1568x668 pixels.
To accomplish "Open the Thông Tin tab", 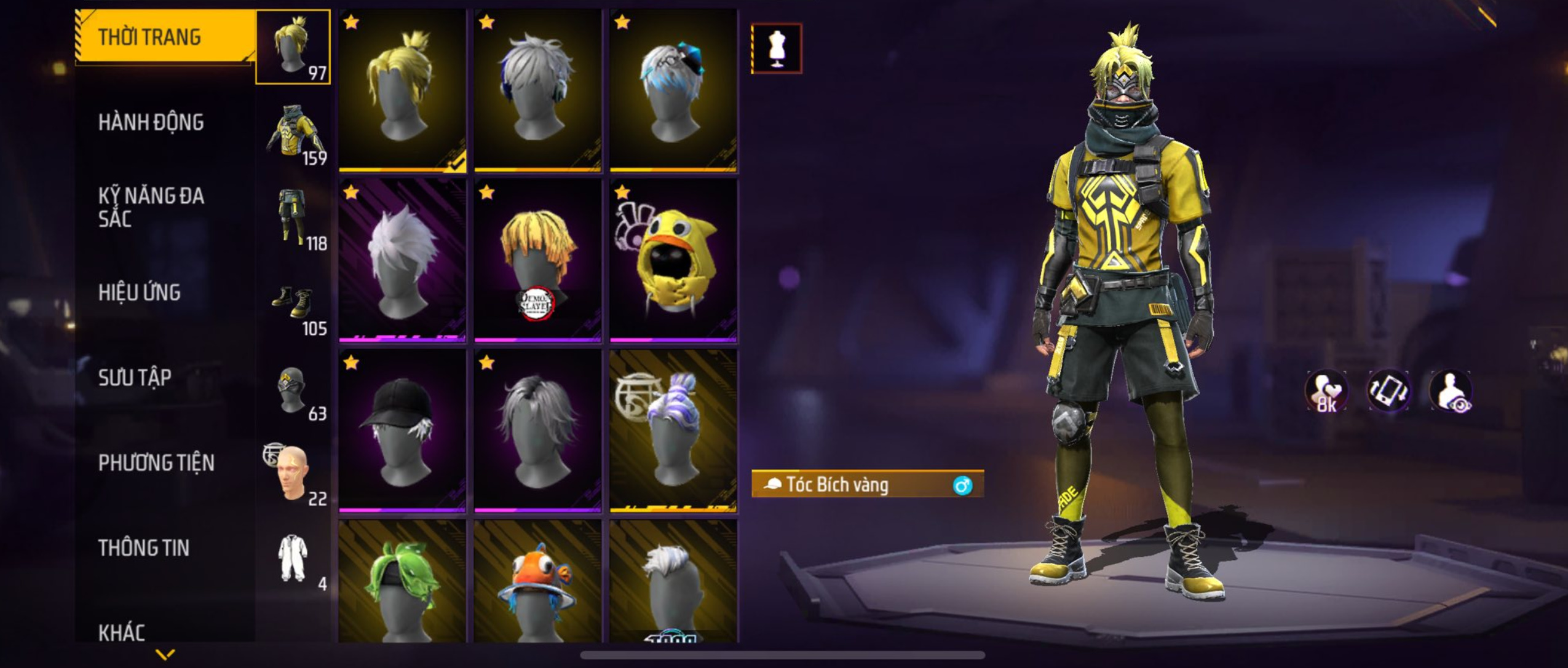I will point(143,548).
